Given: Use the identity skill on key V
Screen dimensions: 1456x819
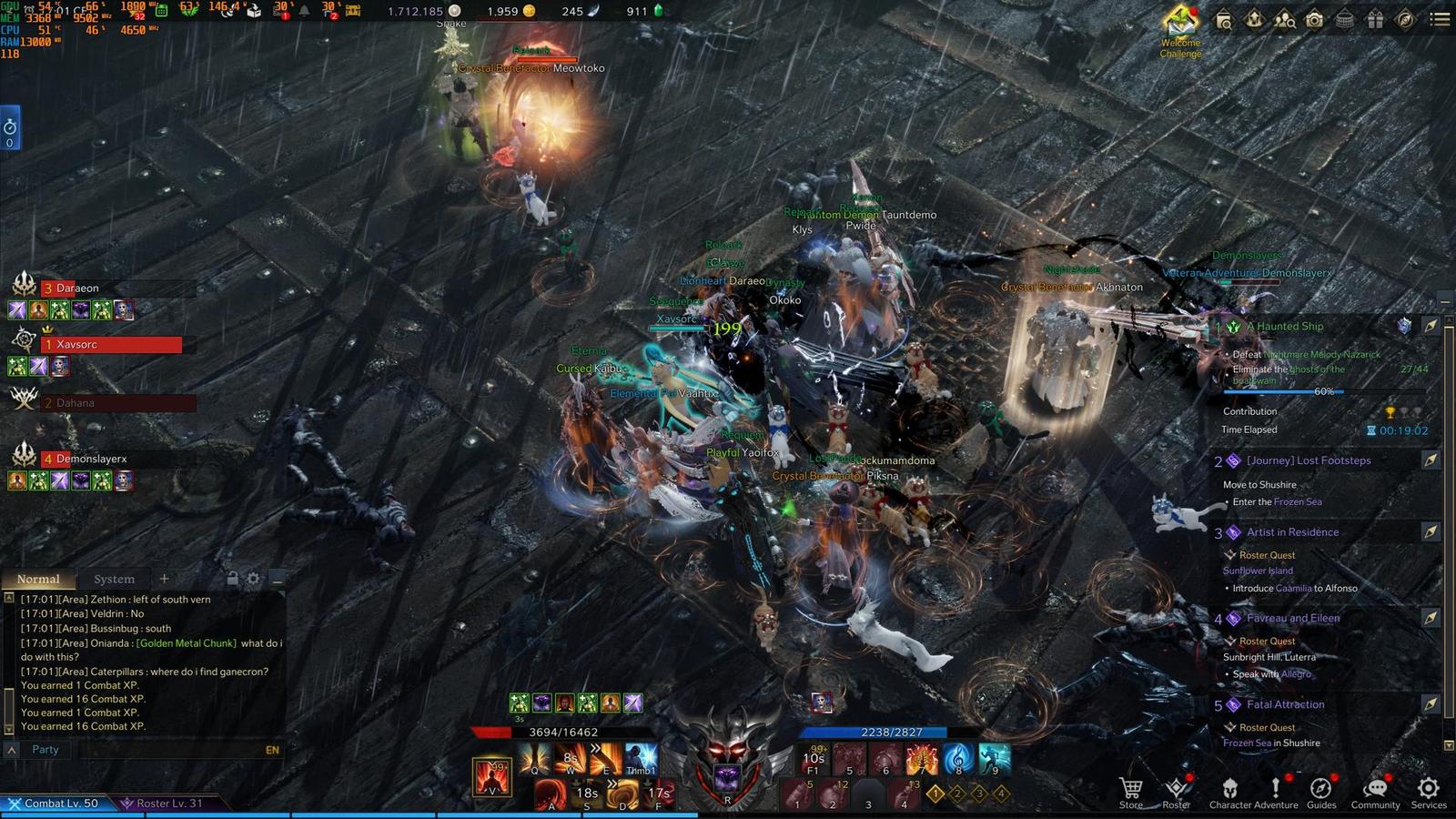Looking at the screenshot, I should click(492, 776).
